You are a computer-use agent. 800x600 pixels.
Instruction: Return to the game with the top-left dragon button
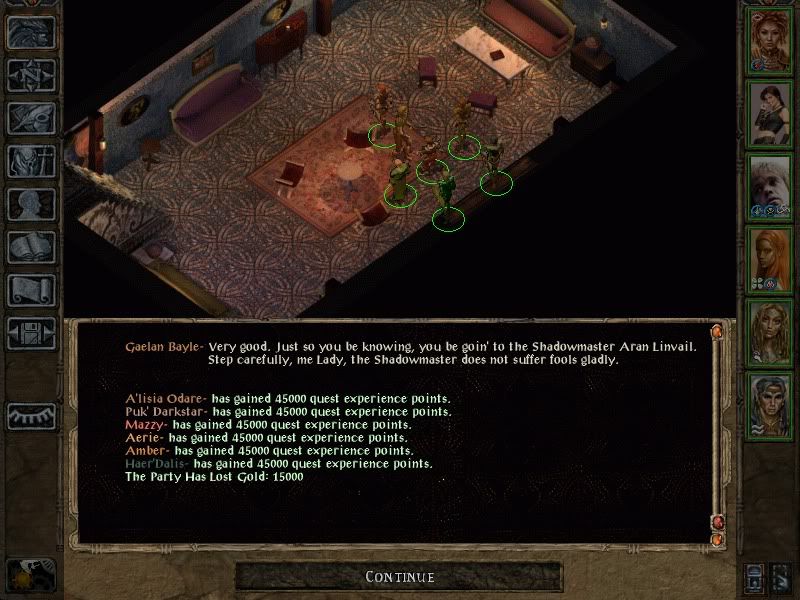(31, 32)
